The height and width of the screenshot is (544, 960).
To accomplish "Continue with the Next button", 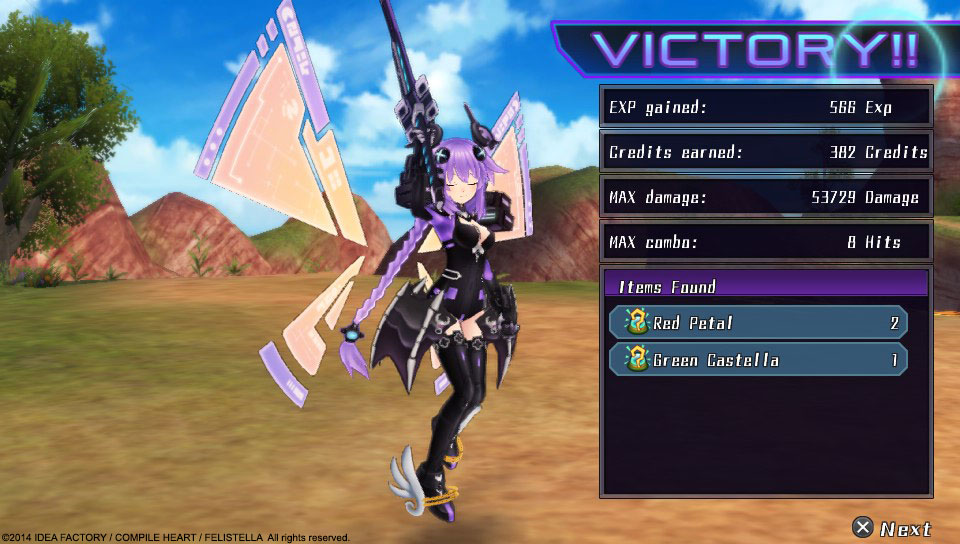I will pyautogui.click(x=892, y=528).
